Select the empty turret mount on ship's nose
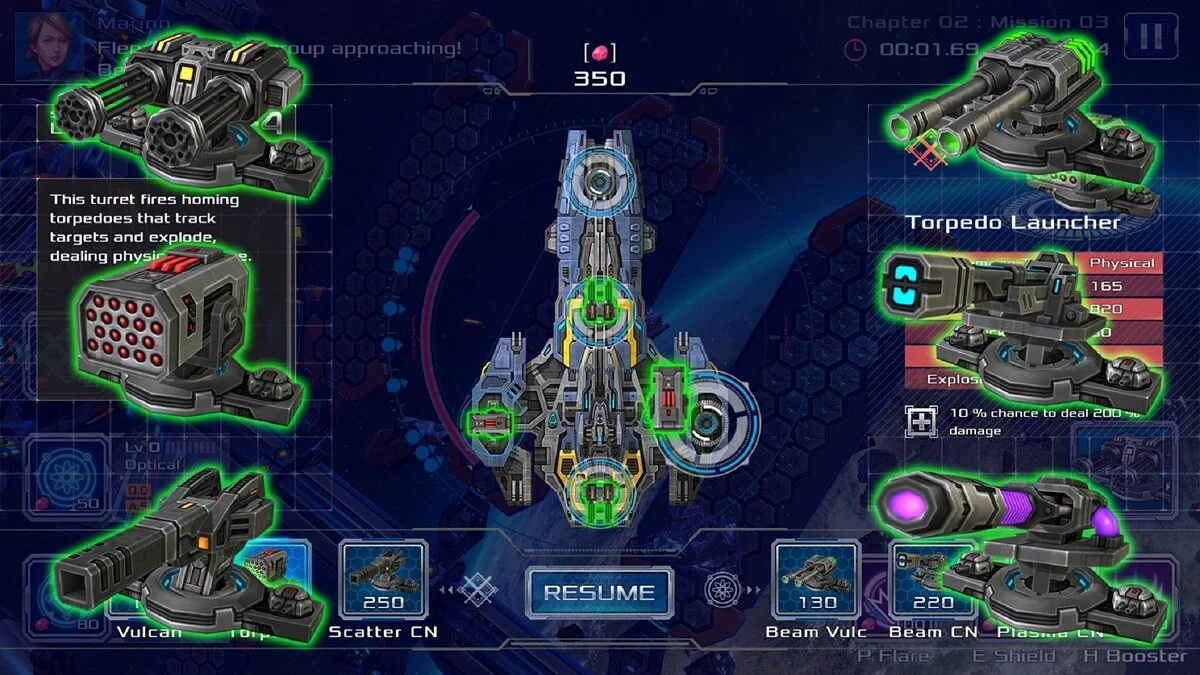Viewport: 1200px width, 675px height. (x=600, y=182)
